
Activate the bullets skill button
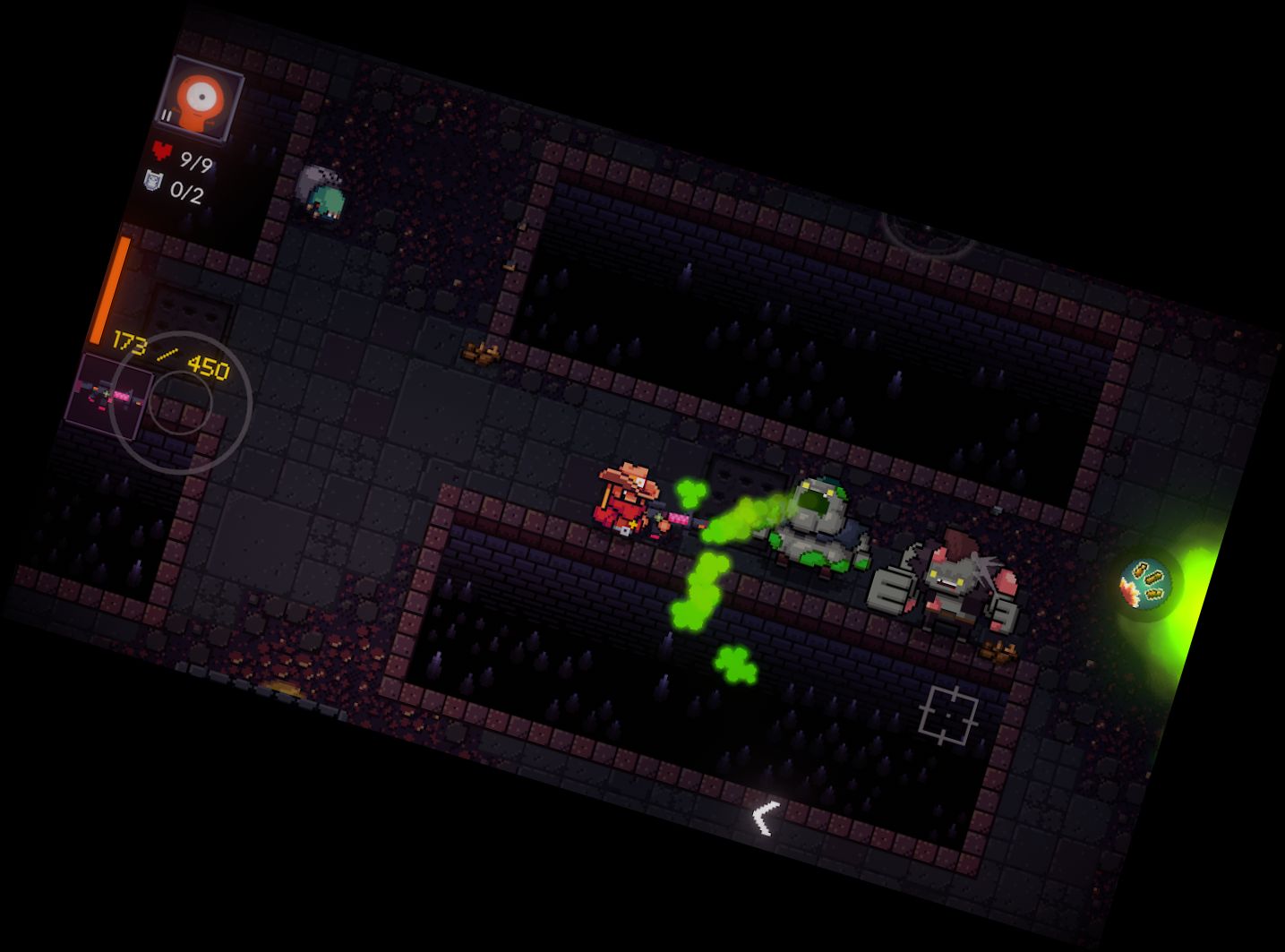(x=1147, y=584)
